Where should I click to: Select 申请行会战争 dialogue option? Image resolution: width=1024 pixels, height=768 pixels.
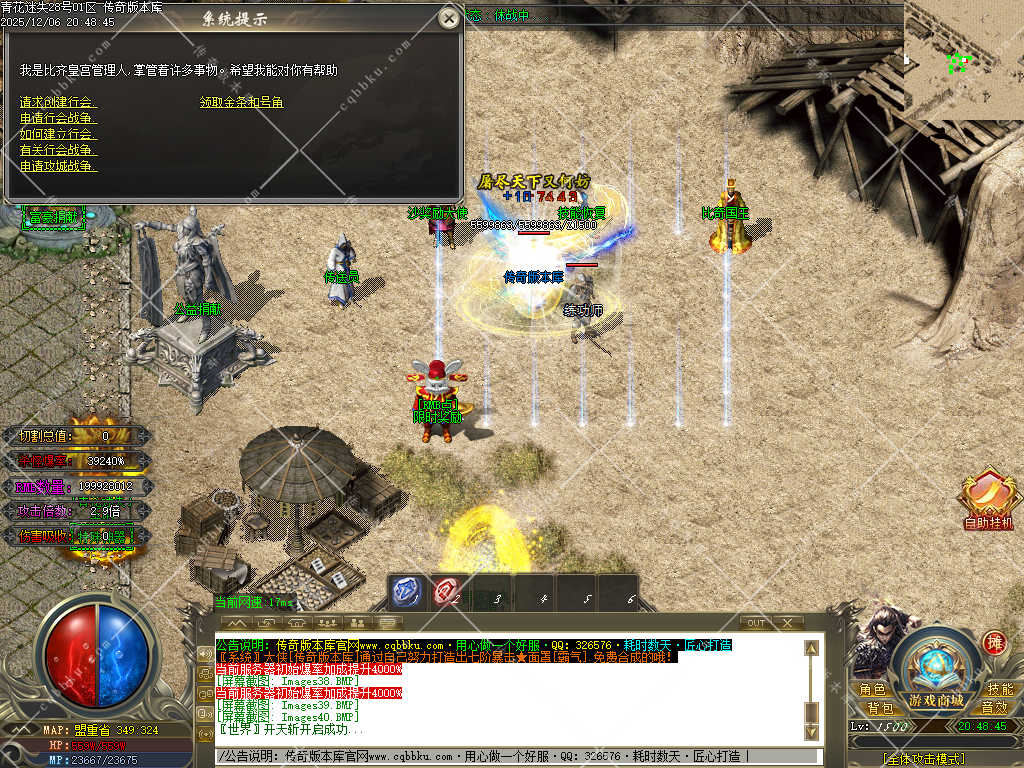tap(58, 118)
